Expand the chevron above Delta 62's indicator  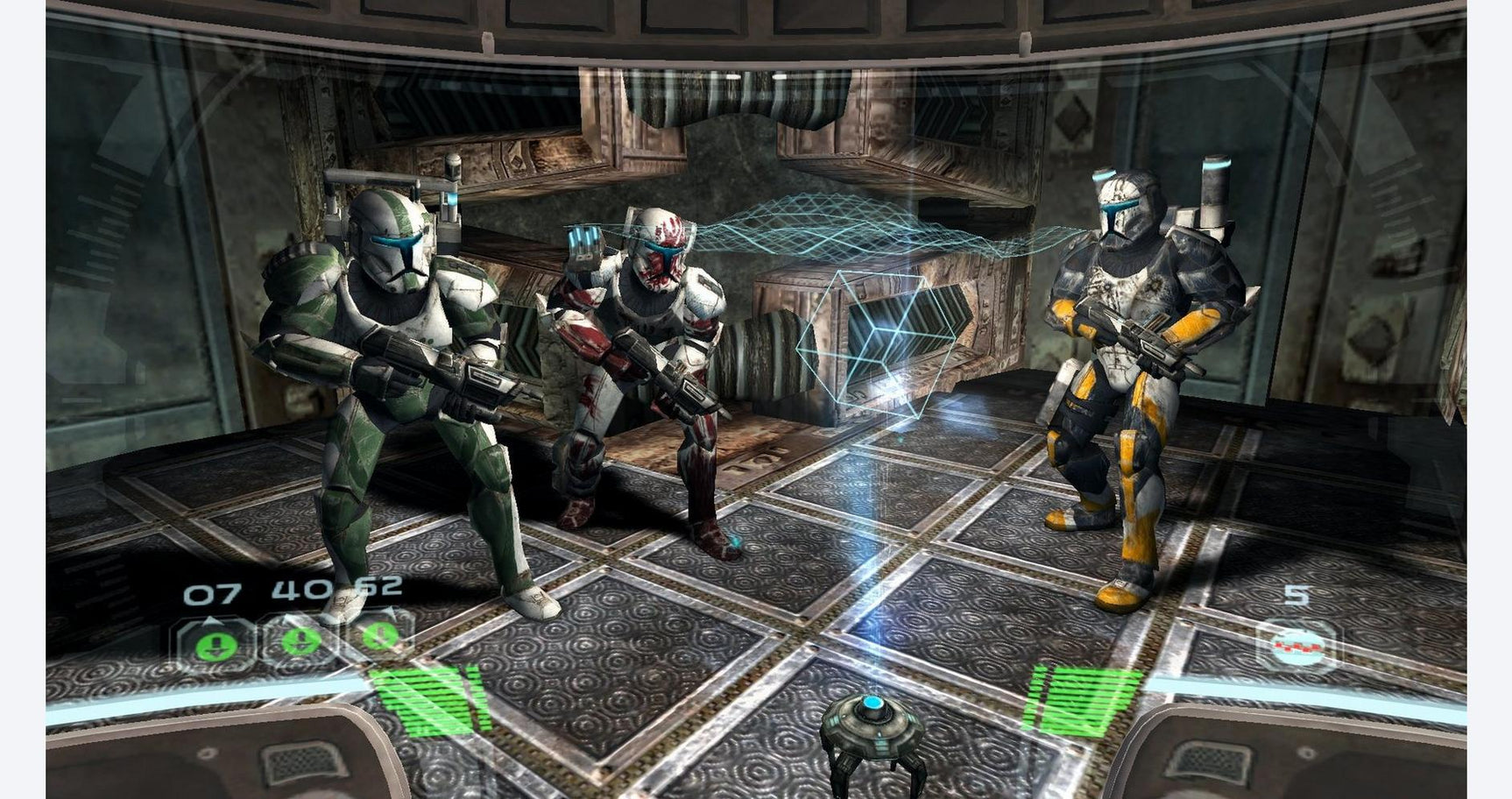(x=390, y=611)
